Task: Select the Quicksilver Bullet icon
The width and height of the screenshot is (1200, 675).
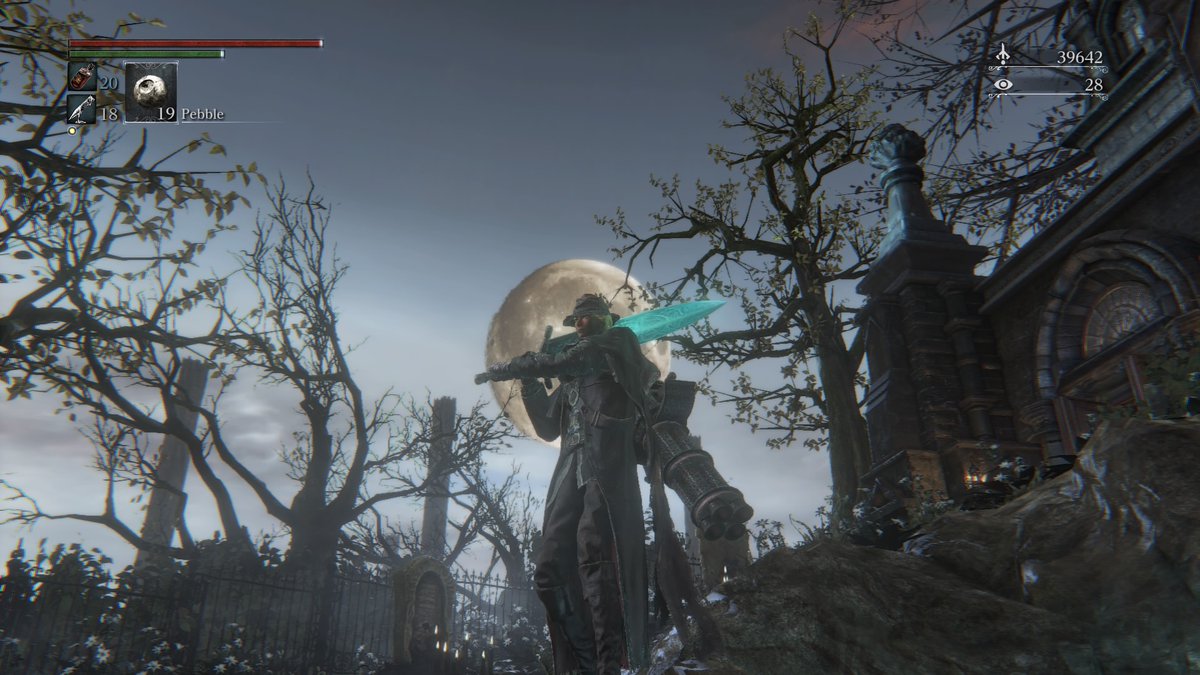Action: (81, 108)
